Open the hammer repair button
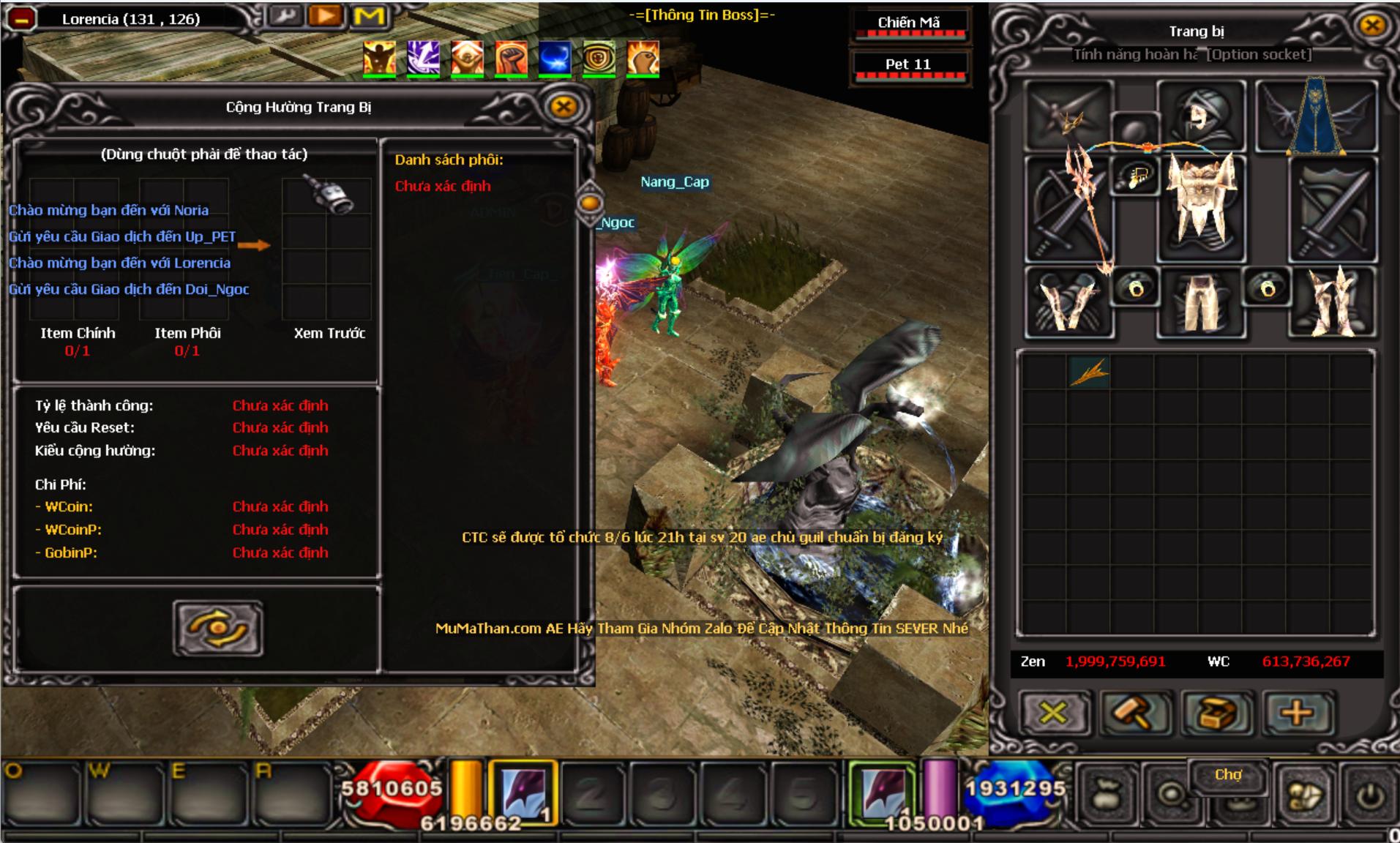Screen dimensions: 1400x843 click(x=1134, y=712)
